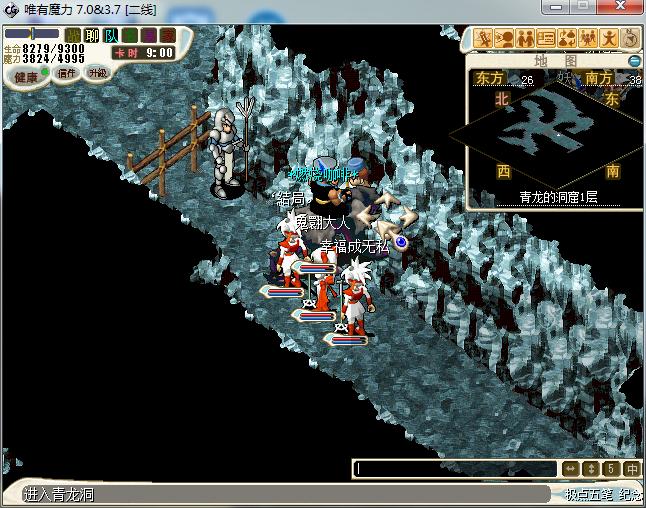Open the two-people trade icon
646x508 pixels.
tap(524, 38)
